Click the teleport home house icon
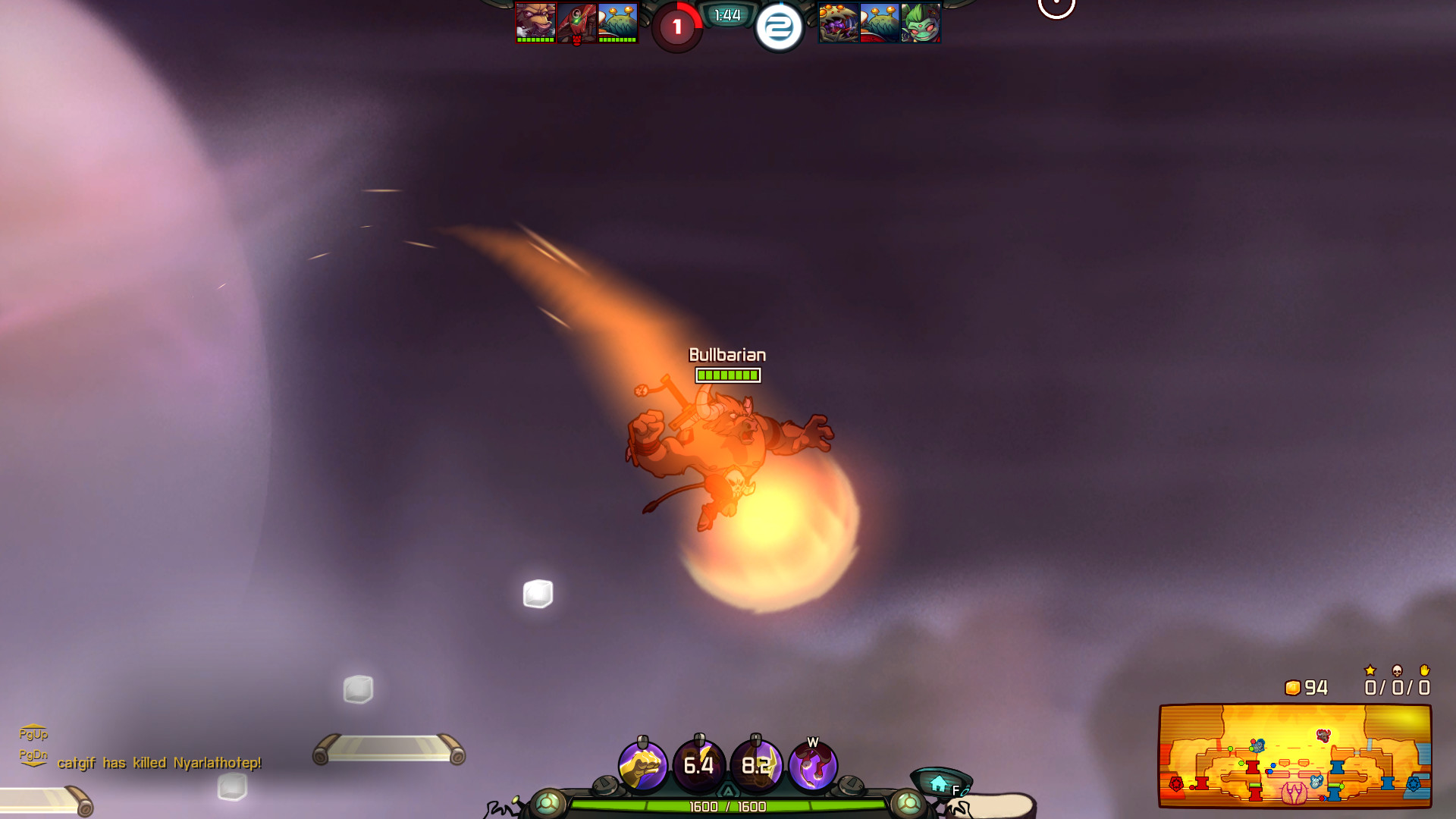This screenshot has height=819, width=1456. pos(939,783)
